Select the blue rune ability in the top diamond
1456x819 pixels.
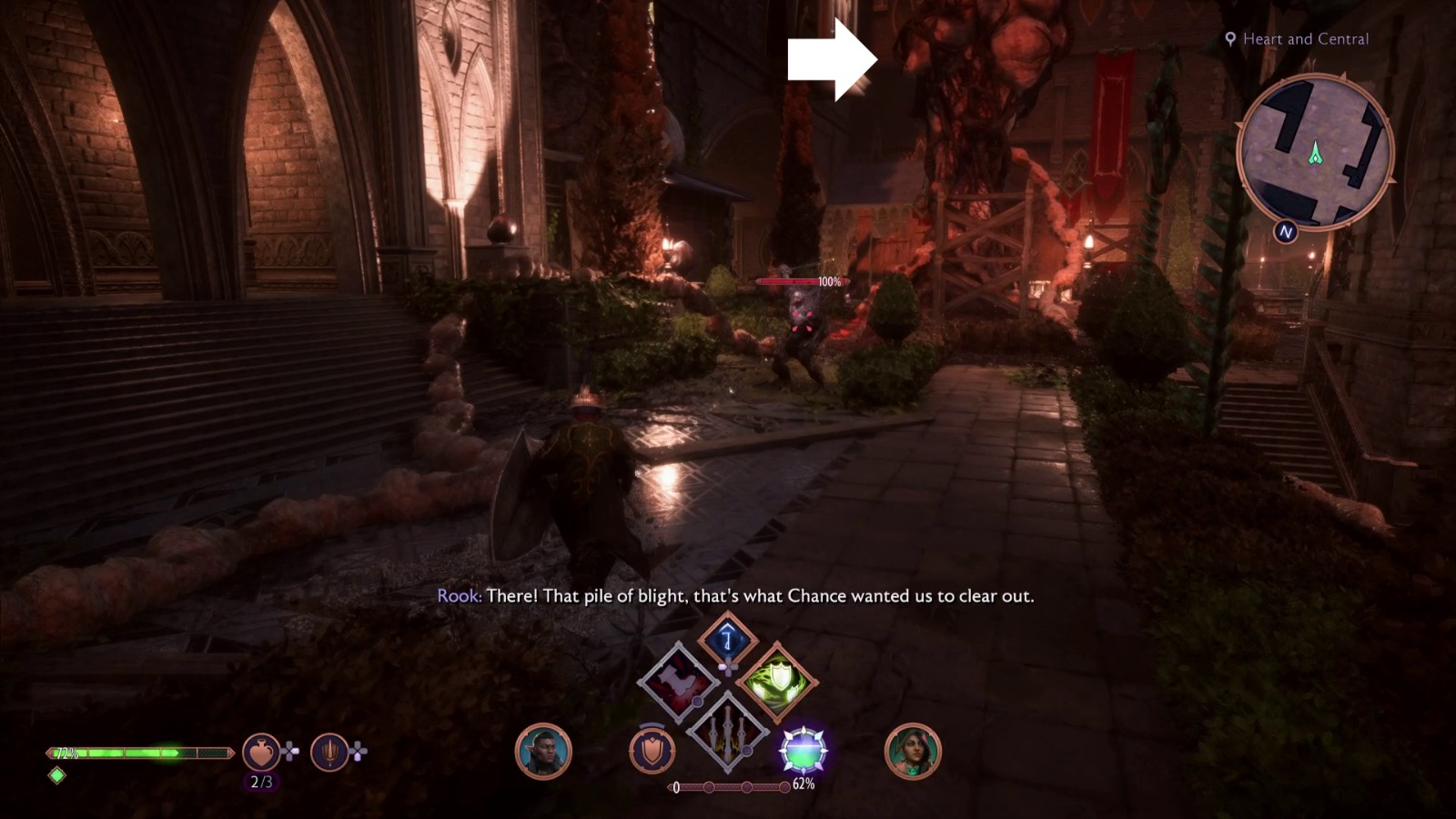coord(727,638)
